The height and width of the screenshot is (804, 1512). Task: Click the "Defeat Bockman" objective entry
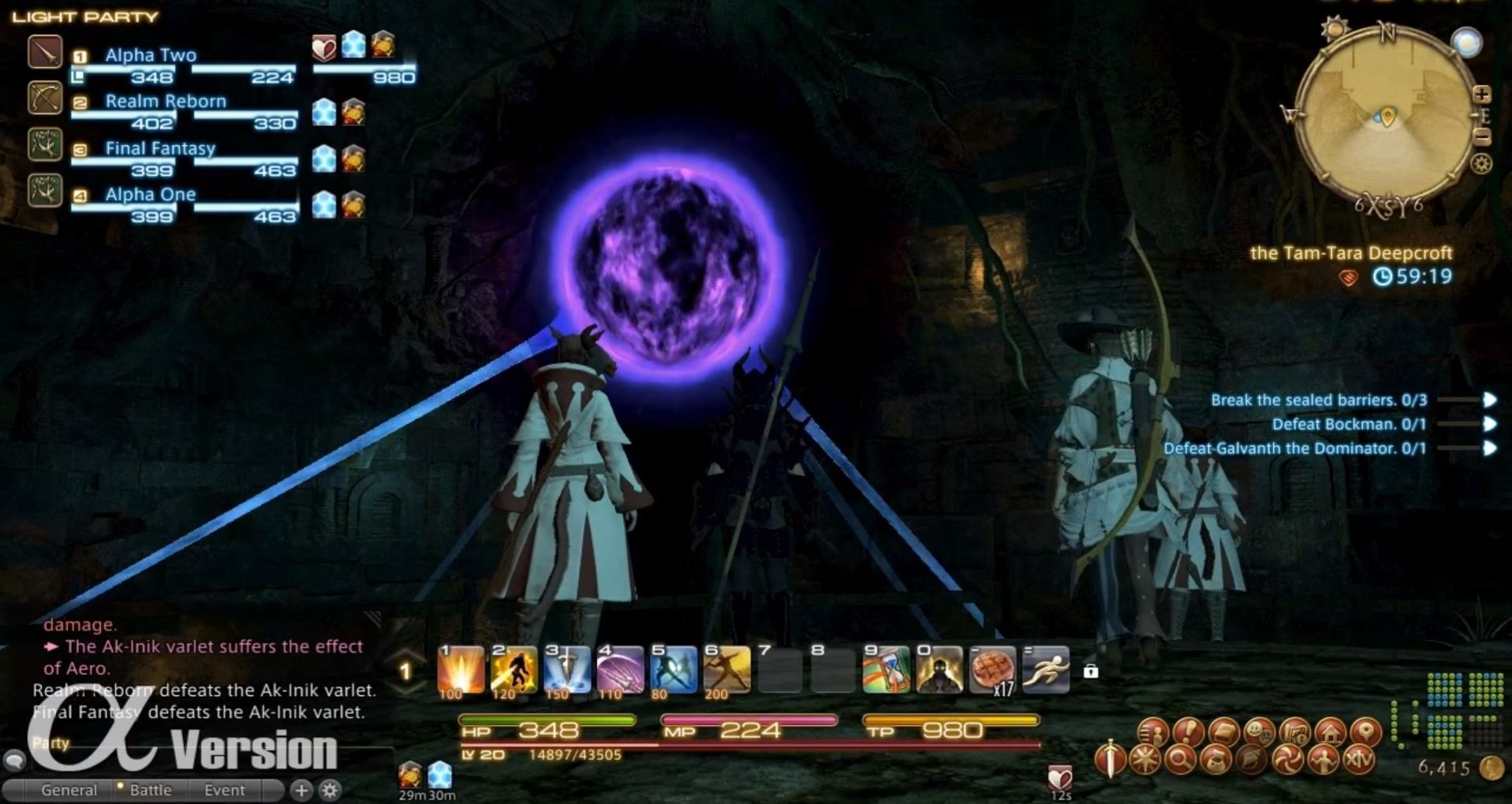[x=1348, y=424]
